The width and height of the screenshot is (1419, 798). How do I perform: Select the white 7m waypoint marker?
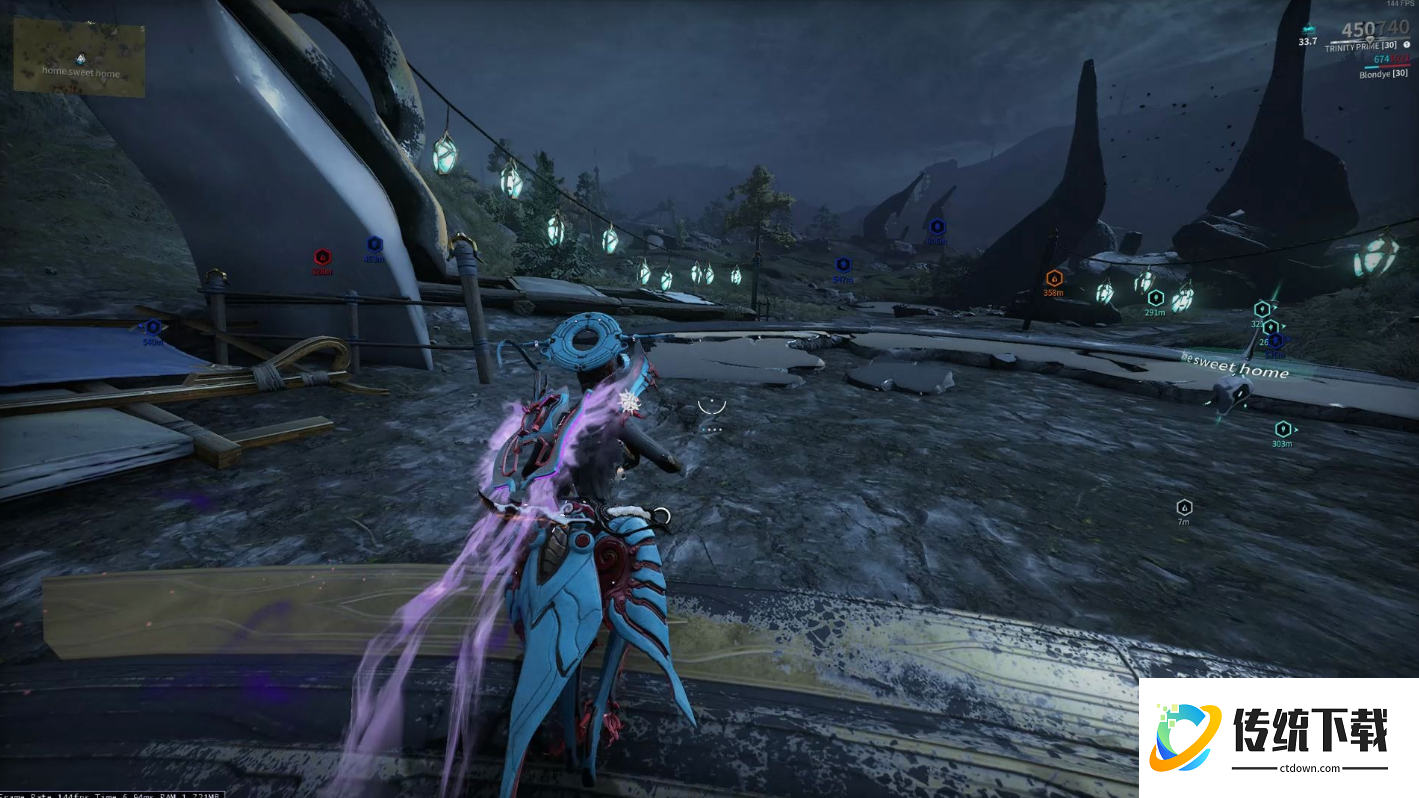point(1184,507)
